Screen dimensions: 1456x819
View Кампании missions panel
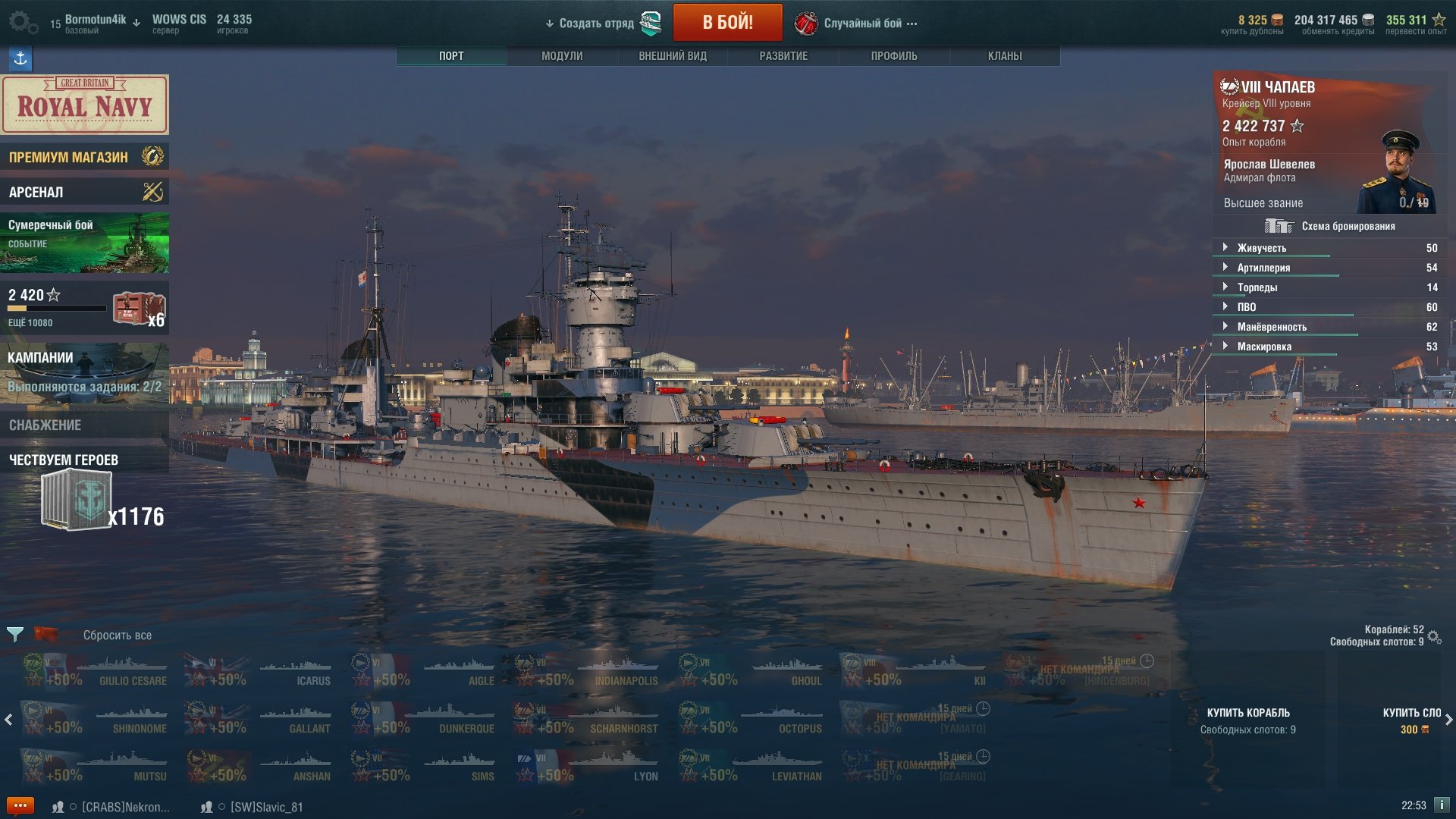(x=84, y=372)
